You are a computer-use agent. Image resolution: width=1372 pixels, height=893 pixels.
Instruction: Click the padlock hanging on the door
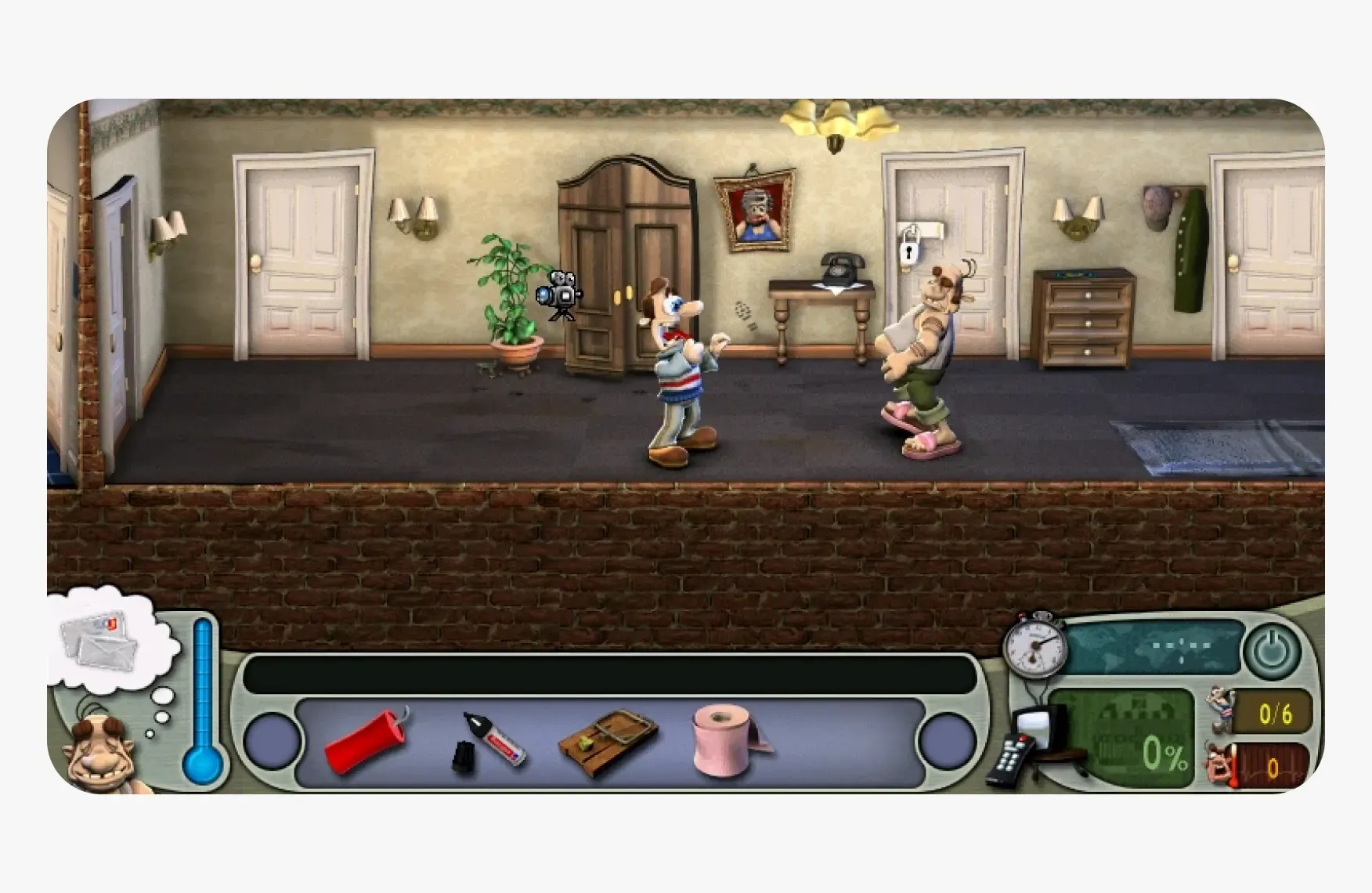[x=908, y=251]
